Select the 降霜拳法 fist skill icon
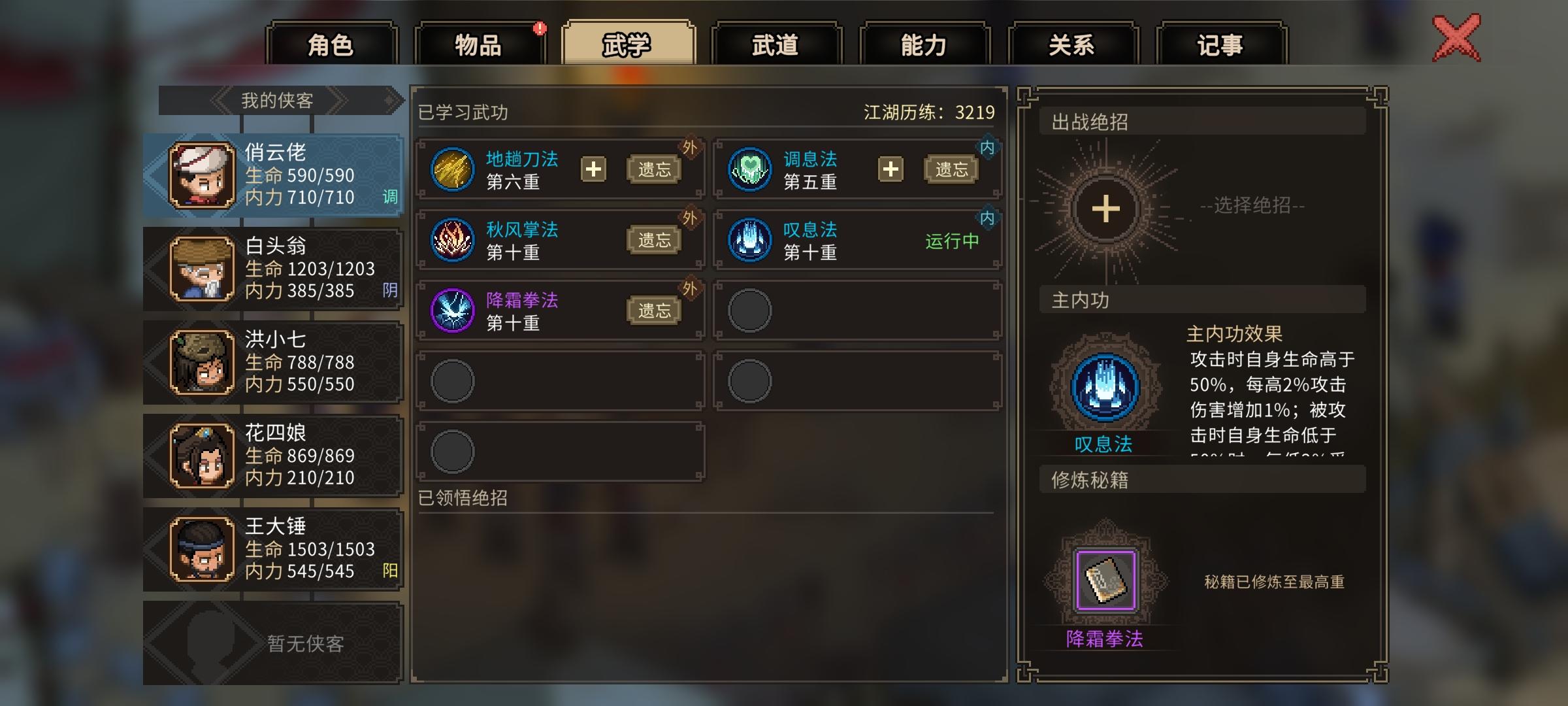Screen dimensions: 1568x706 pyautogui.click(x=452, y=309)
